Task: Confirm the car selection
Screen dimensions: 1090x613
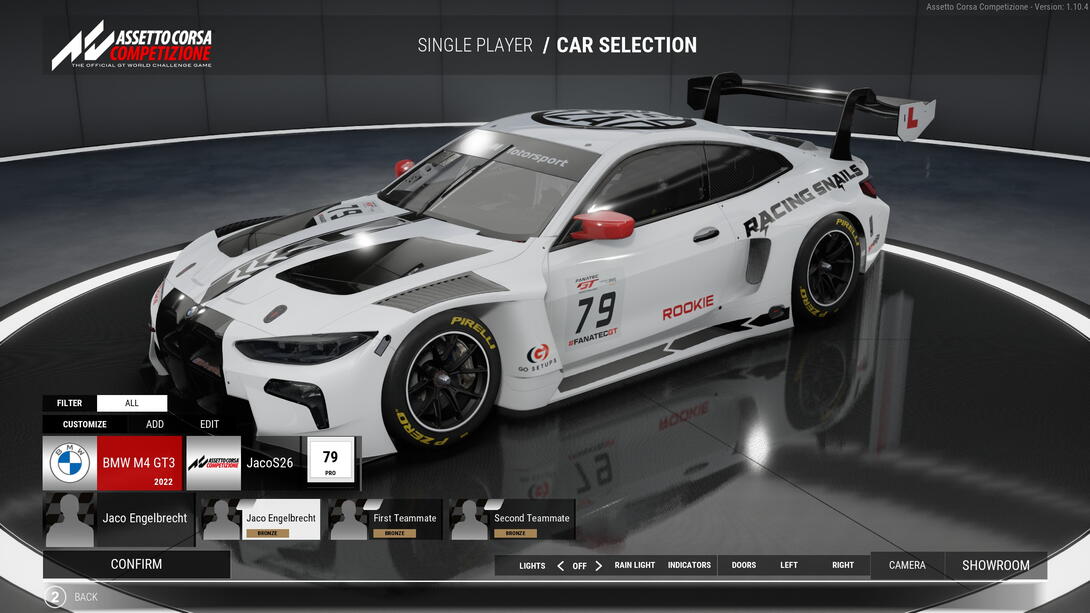Action: coord(136,564)
